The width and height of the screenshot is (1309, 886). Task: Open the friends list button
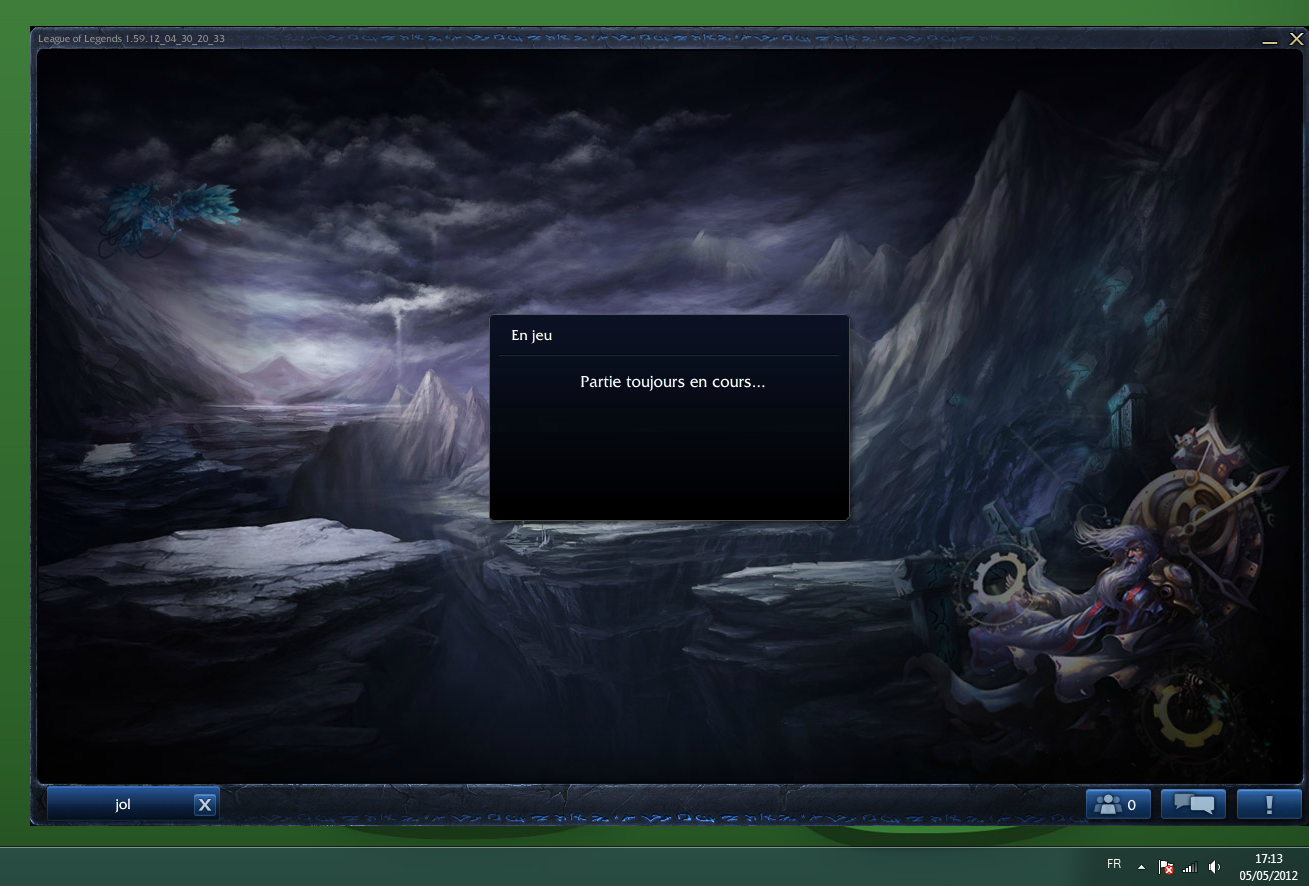[1117, 804]
